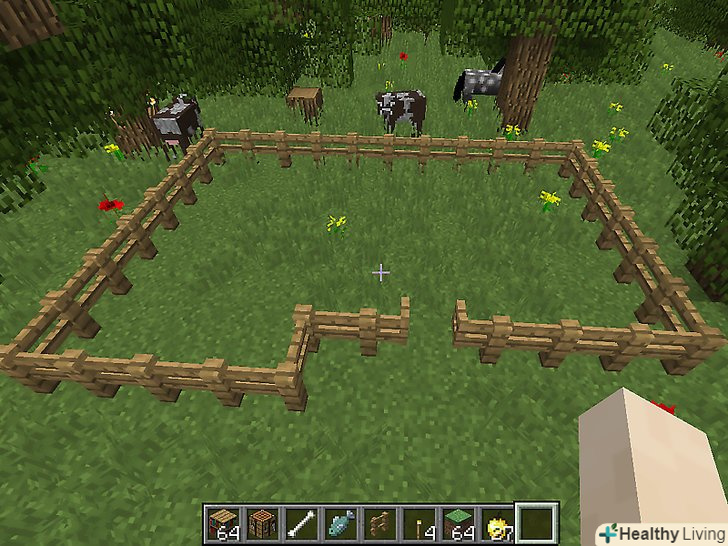Choose the bone in the hotbar
This screenshot has height=546, width=728.
(300, 523)
